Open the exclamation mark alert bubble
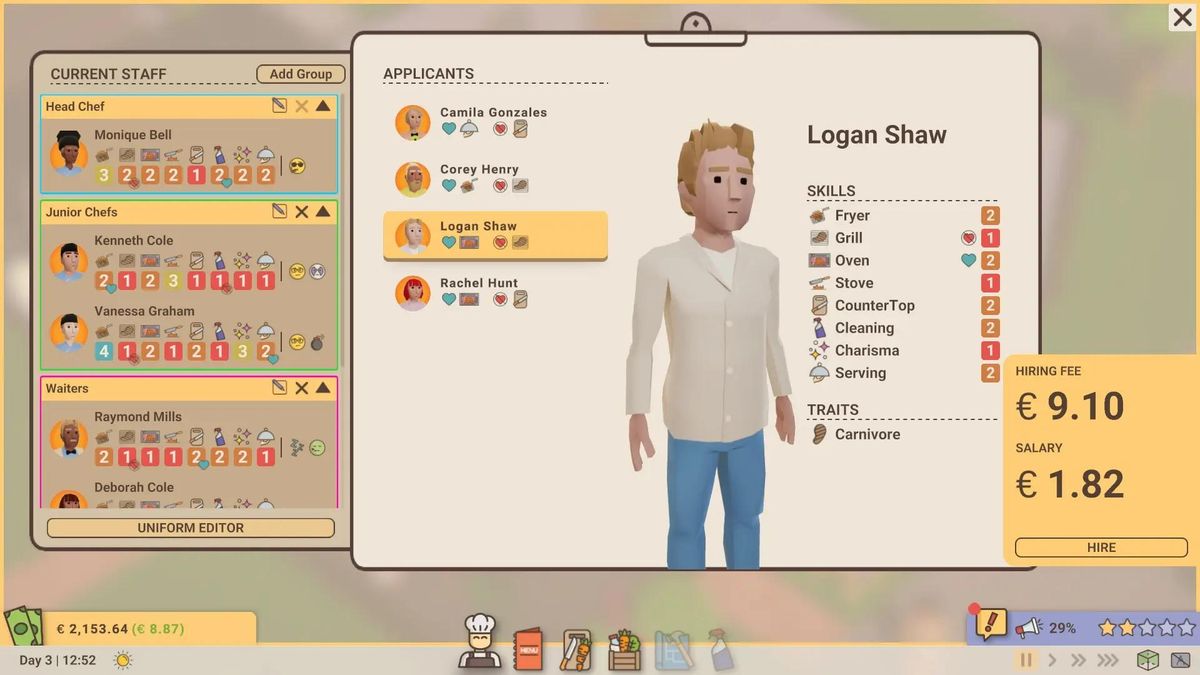Viewport: 1200px width, 675px height. 990,625
